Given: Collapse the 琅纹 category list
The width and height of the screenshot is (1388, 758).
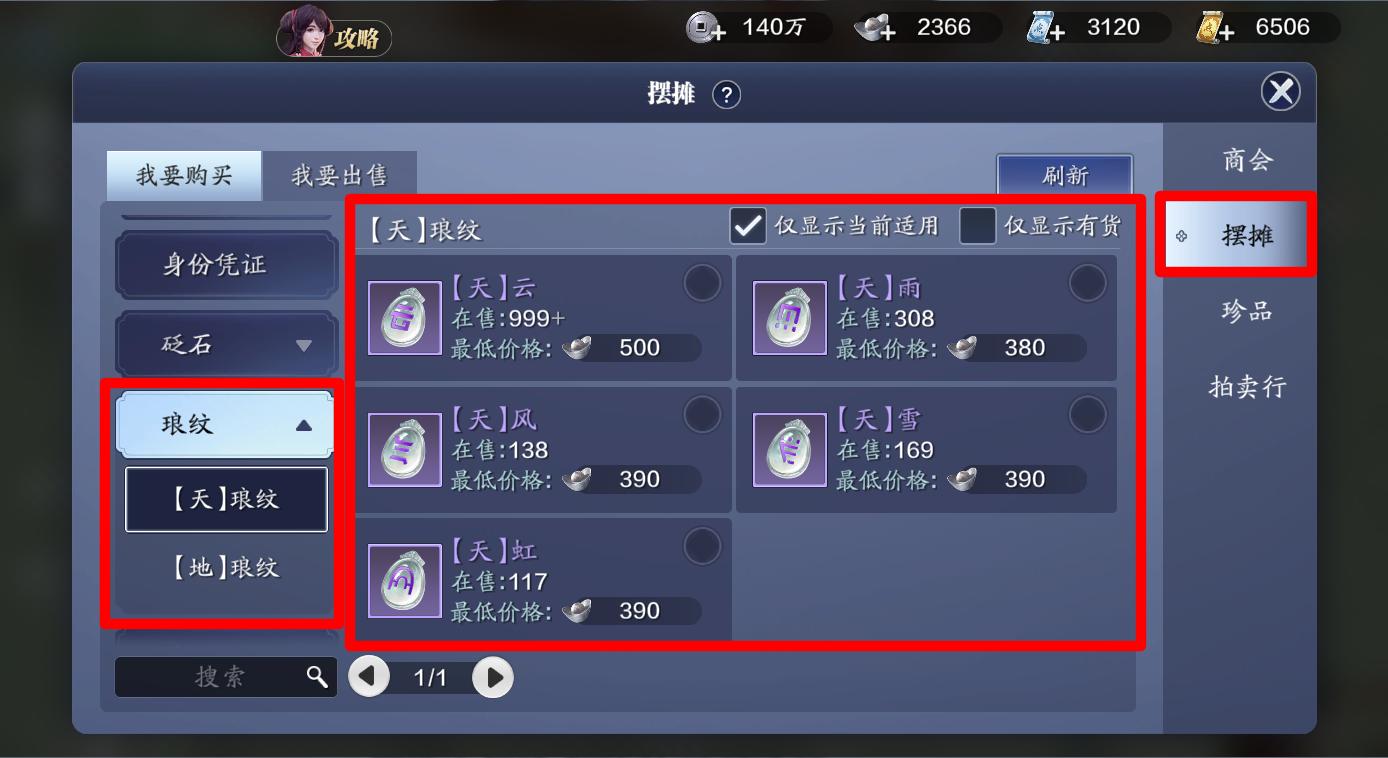Looking at the screenshot, I should 225,424.
